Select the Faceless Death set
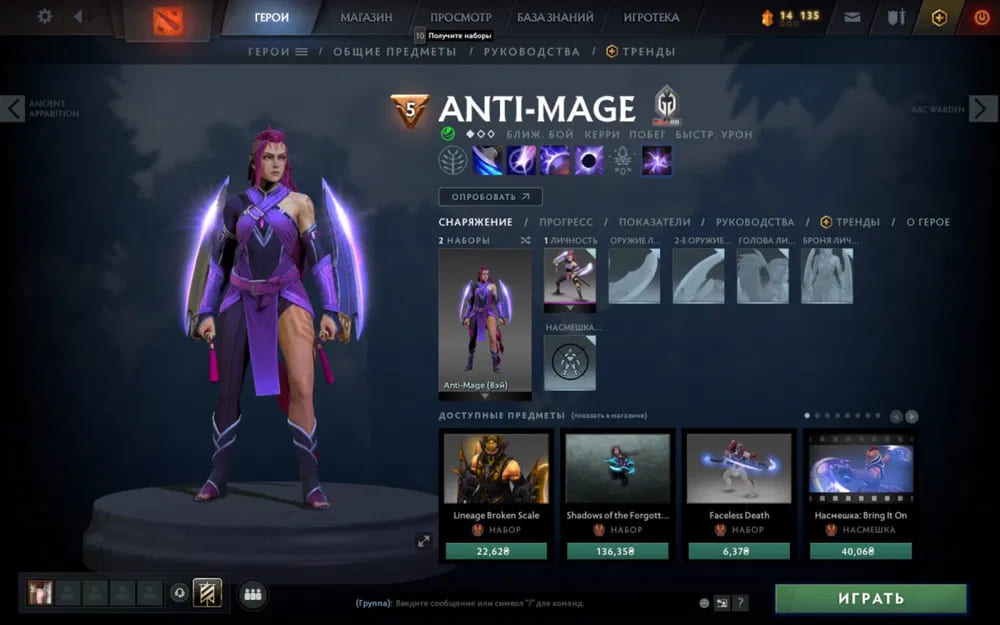Image resolution: width=1000 pixels, height=625 pixels. pyautogui.click(x=740, y=469)
